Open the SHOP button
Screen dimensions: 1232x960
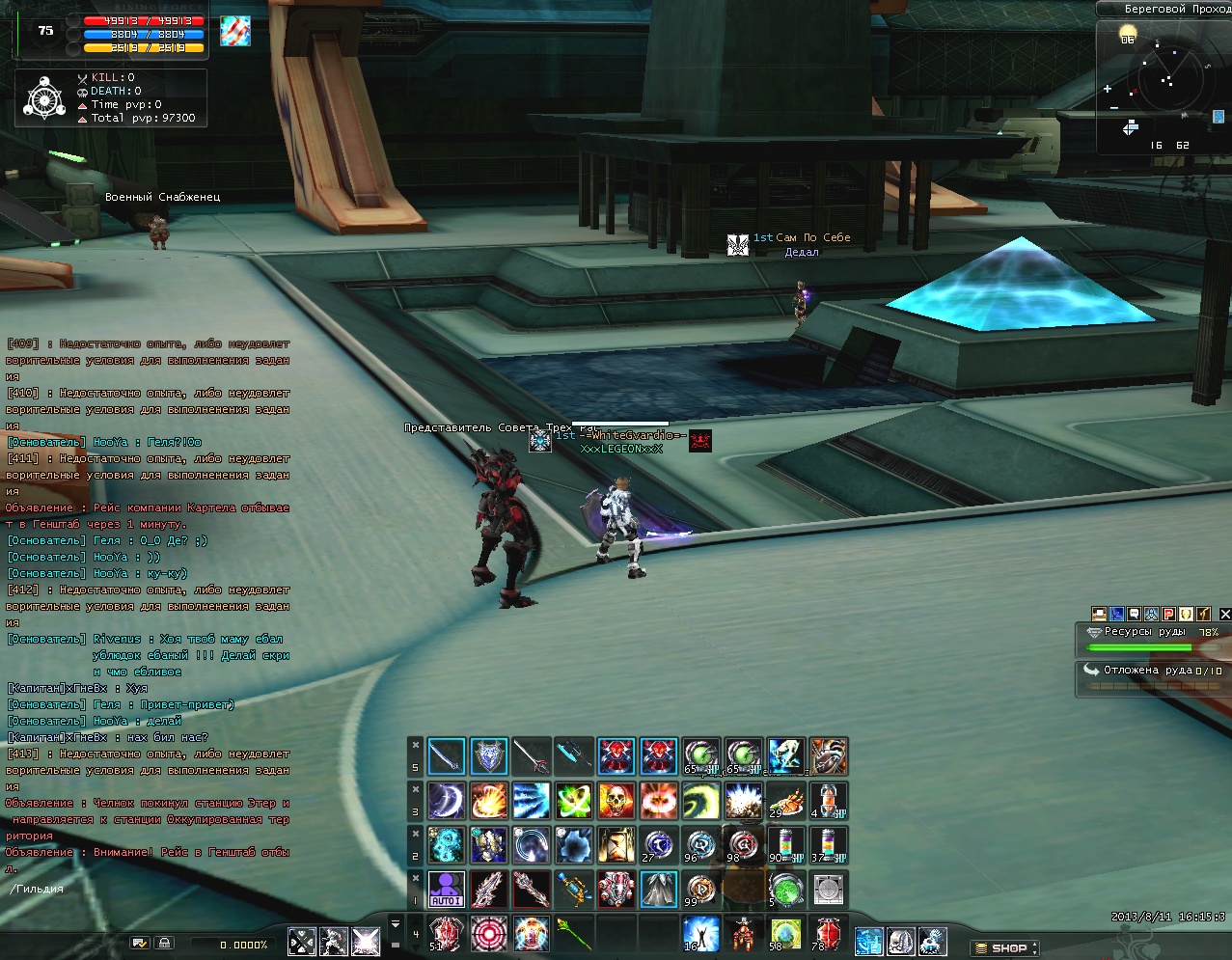[1005, 948]
